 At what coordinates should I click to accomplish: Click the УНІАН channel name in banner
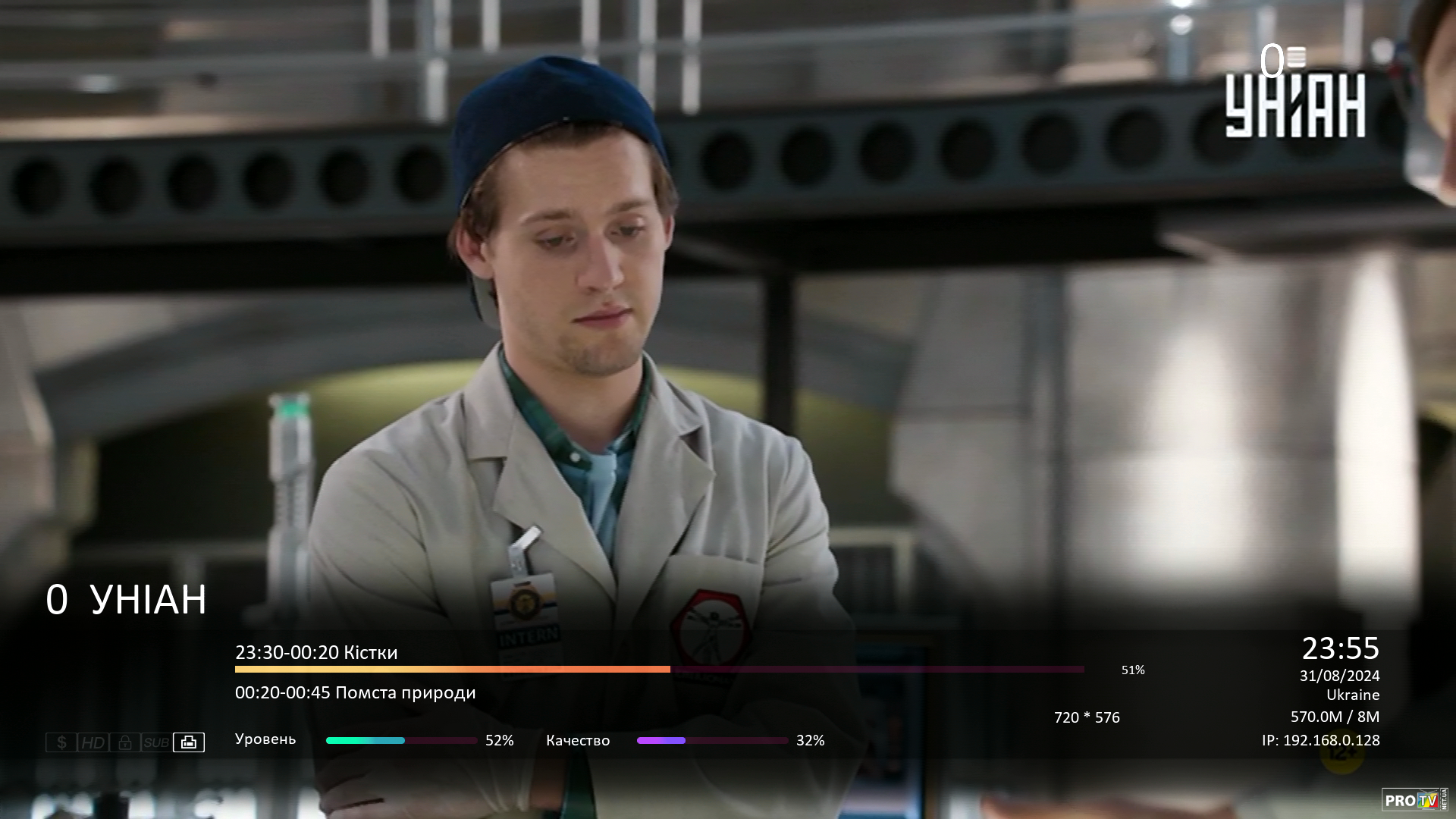[x=148, y=599]
